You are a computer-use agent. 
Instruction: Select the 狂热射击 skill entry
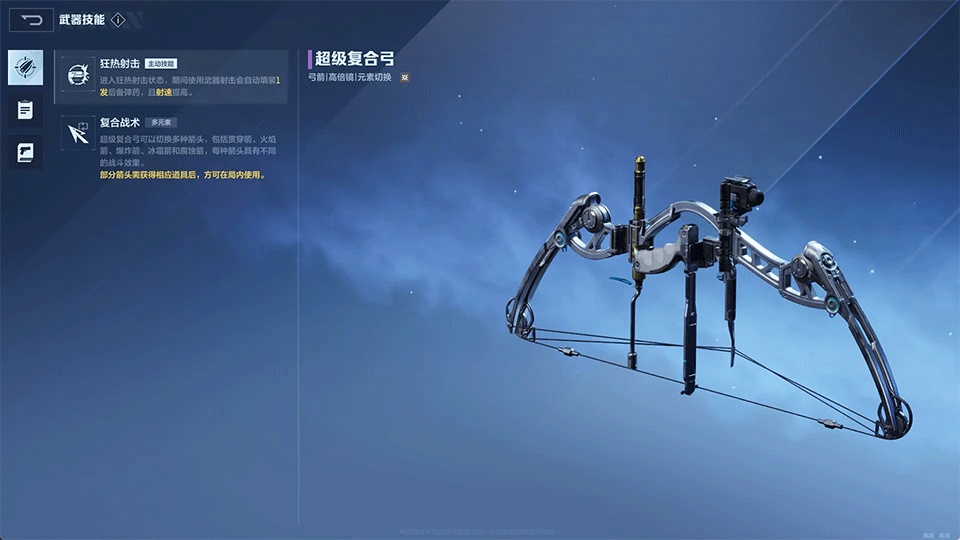[x=172, y=77]
